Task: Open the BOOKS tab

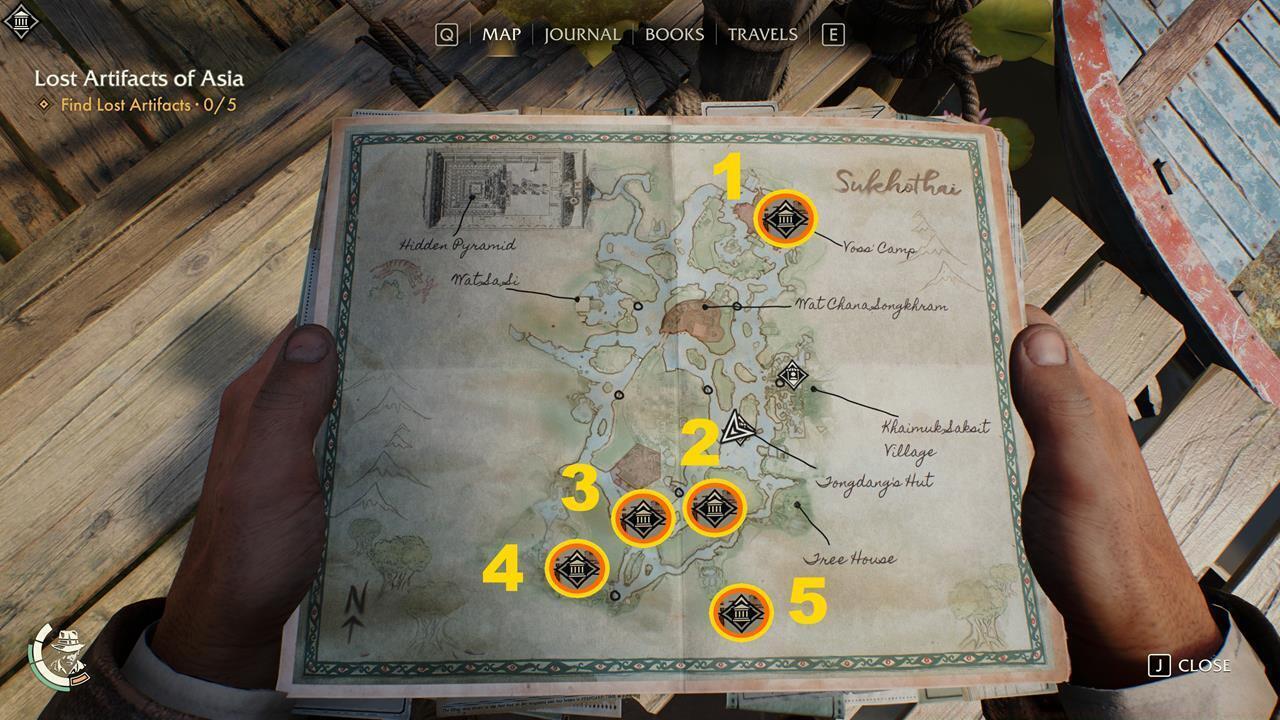Action: 676,33
